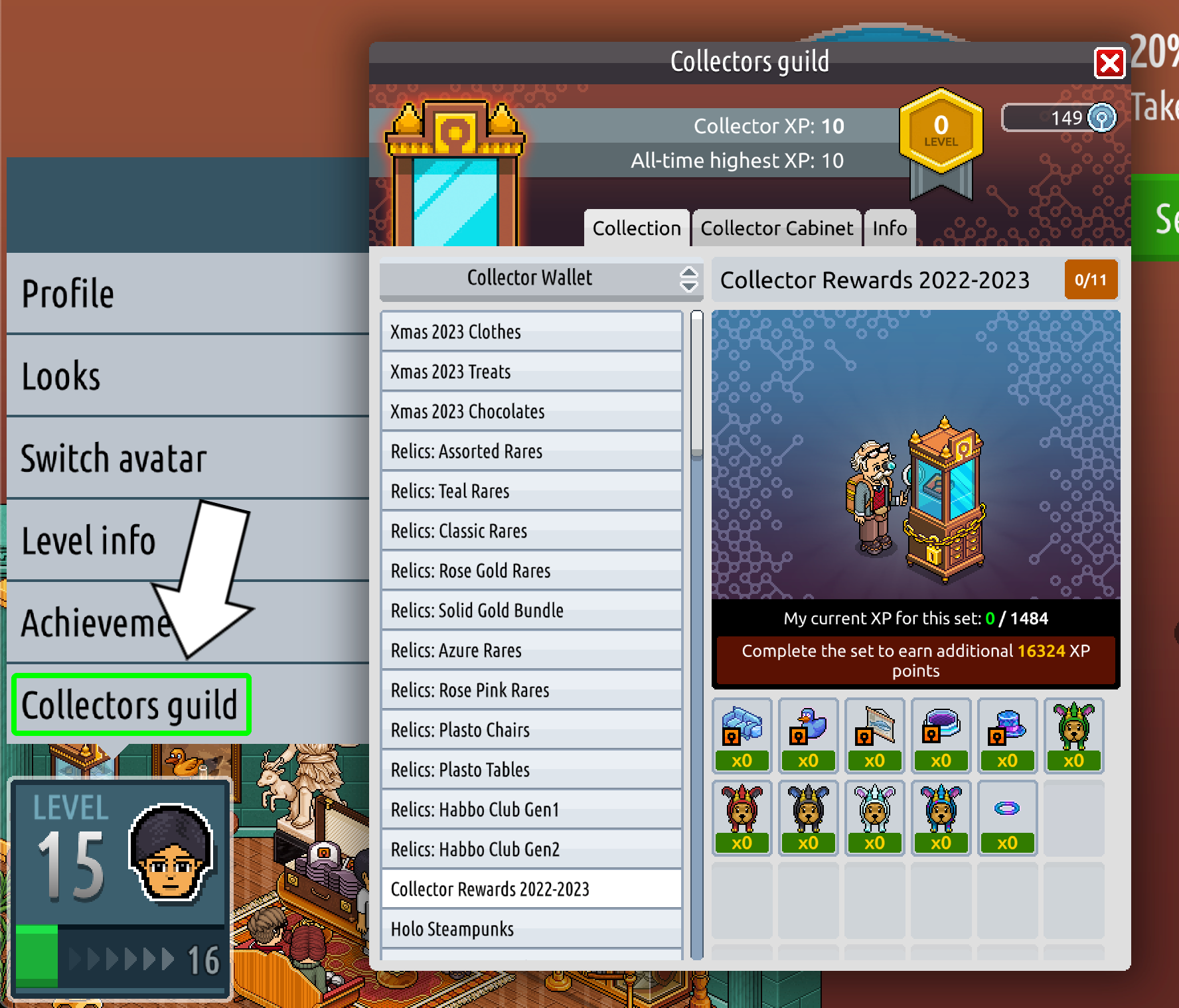The width and height of the screenshot is (1179, 1008).
Task: Open Collectors guild from the sidebar menu
Action: tap(130, 705)
